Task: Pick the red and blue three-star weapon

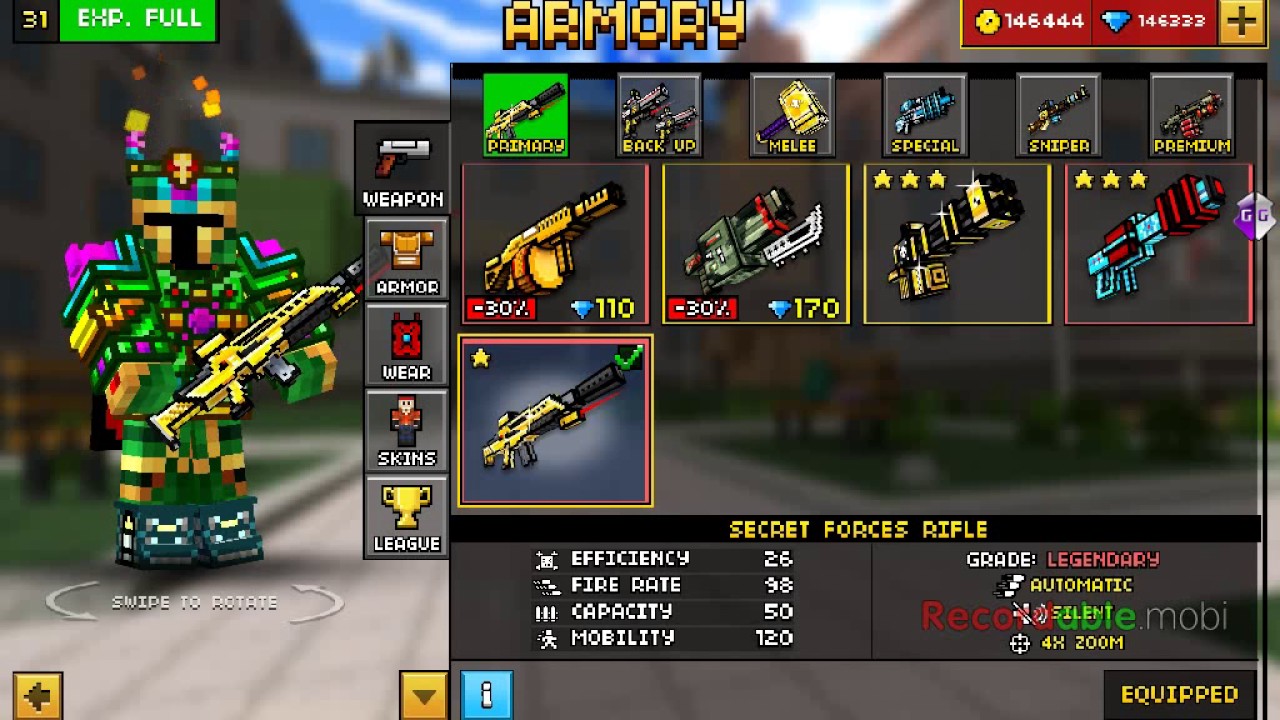Action: (x=1158, y=245)
